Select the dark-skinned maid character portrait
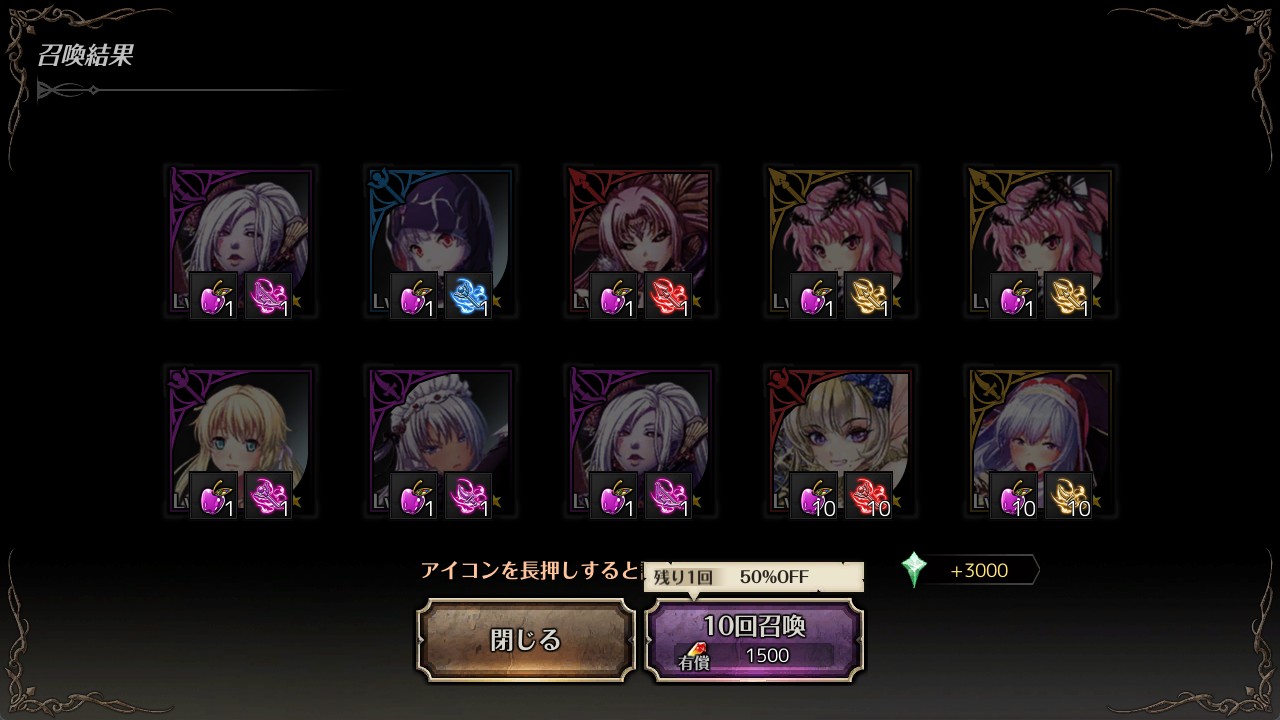The image size is (1280, 720). pos(441,442)
